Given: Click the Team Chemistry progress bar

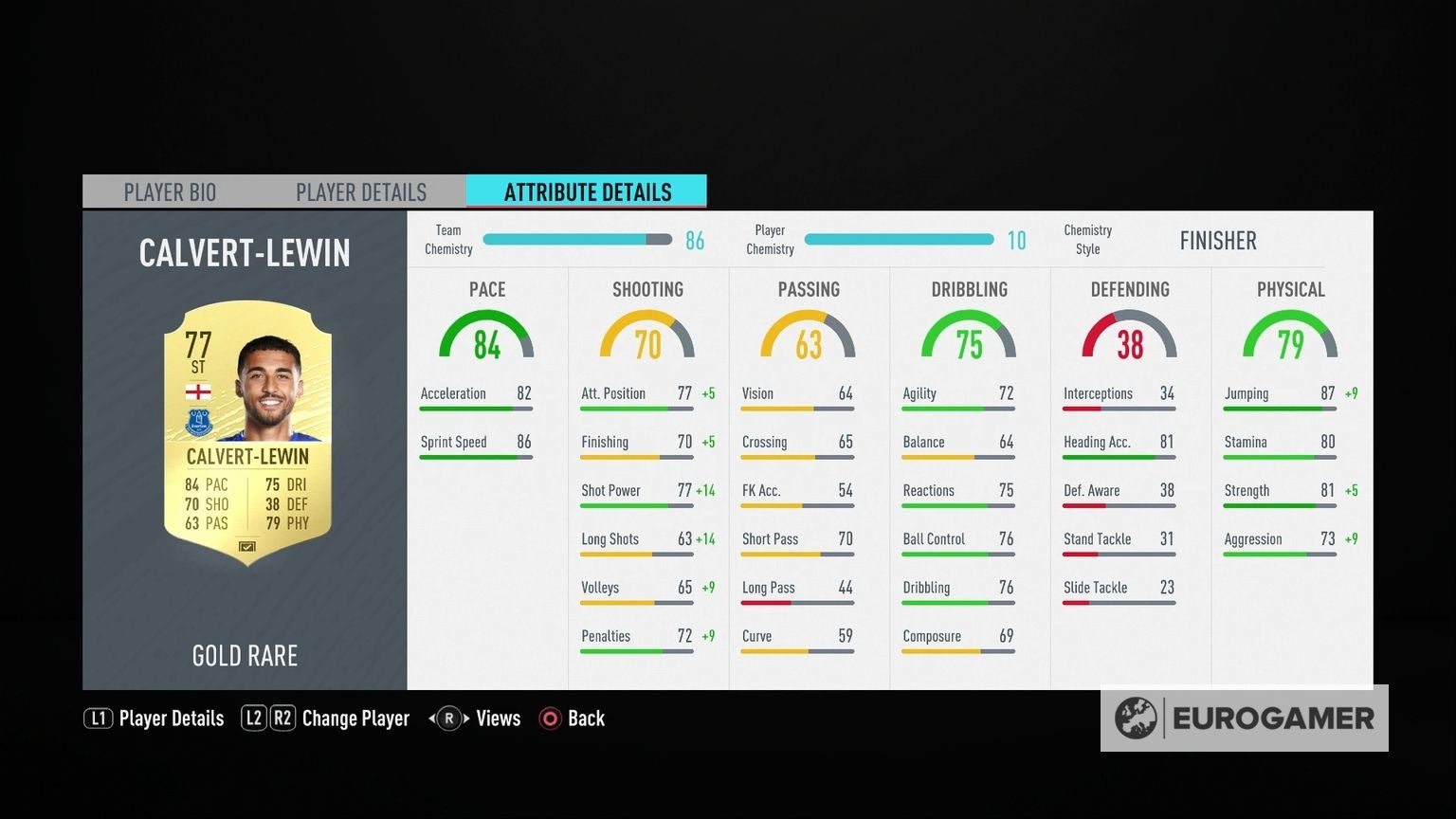Looking at the screenshot, I should (x=576, y=240).
